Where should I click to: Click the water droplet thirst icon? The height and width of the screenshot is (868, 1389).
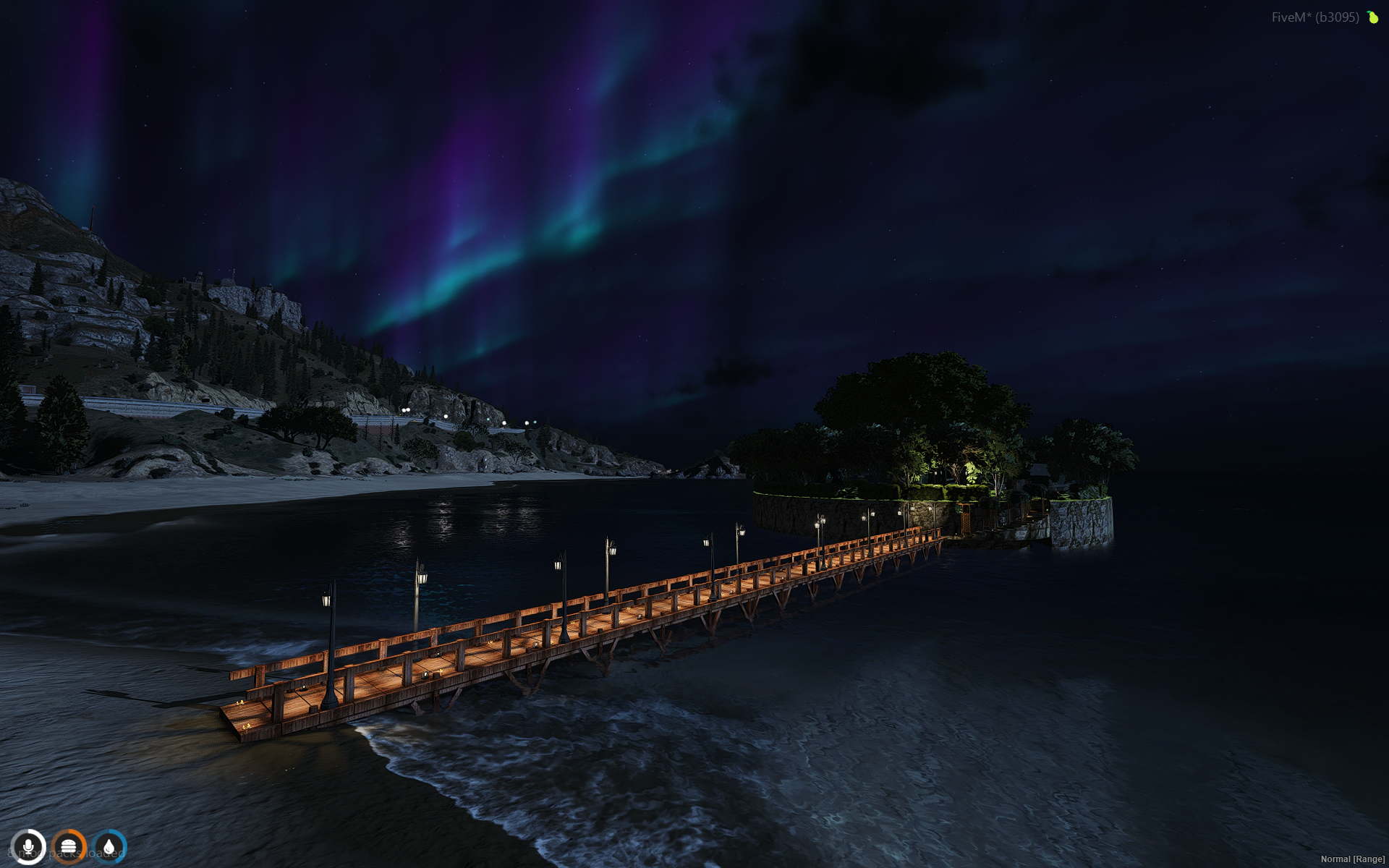[109, 846]
